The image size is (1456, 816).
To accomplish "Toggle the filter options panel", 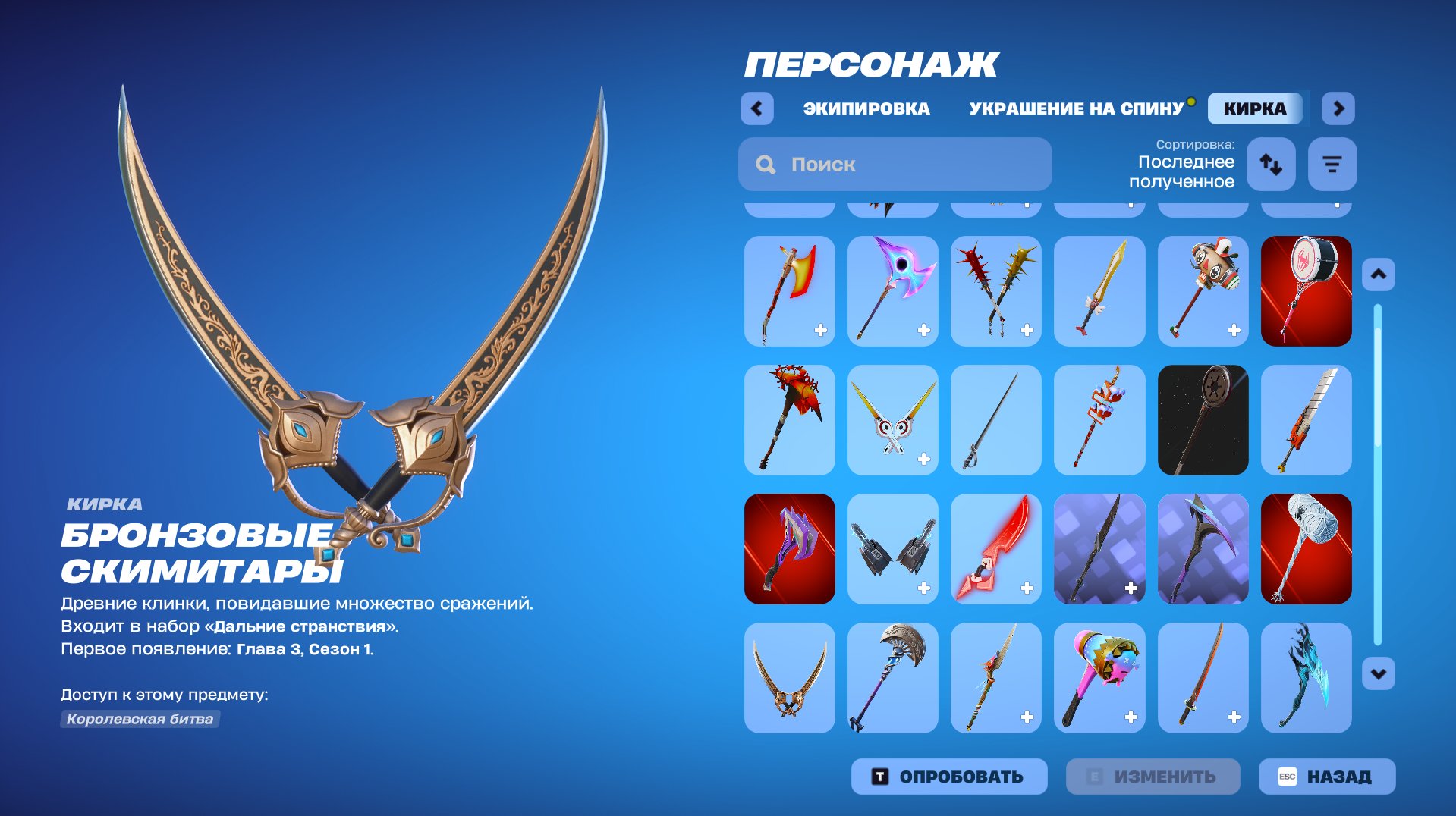I will pos(1332,164).
